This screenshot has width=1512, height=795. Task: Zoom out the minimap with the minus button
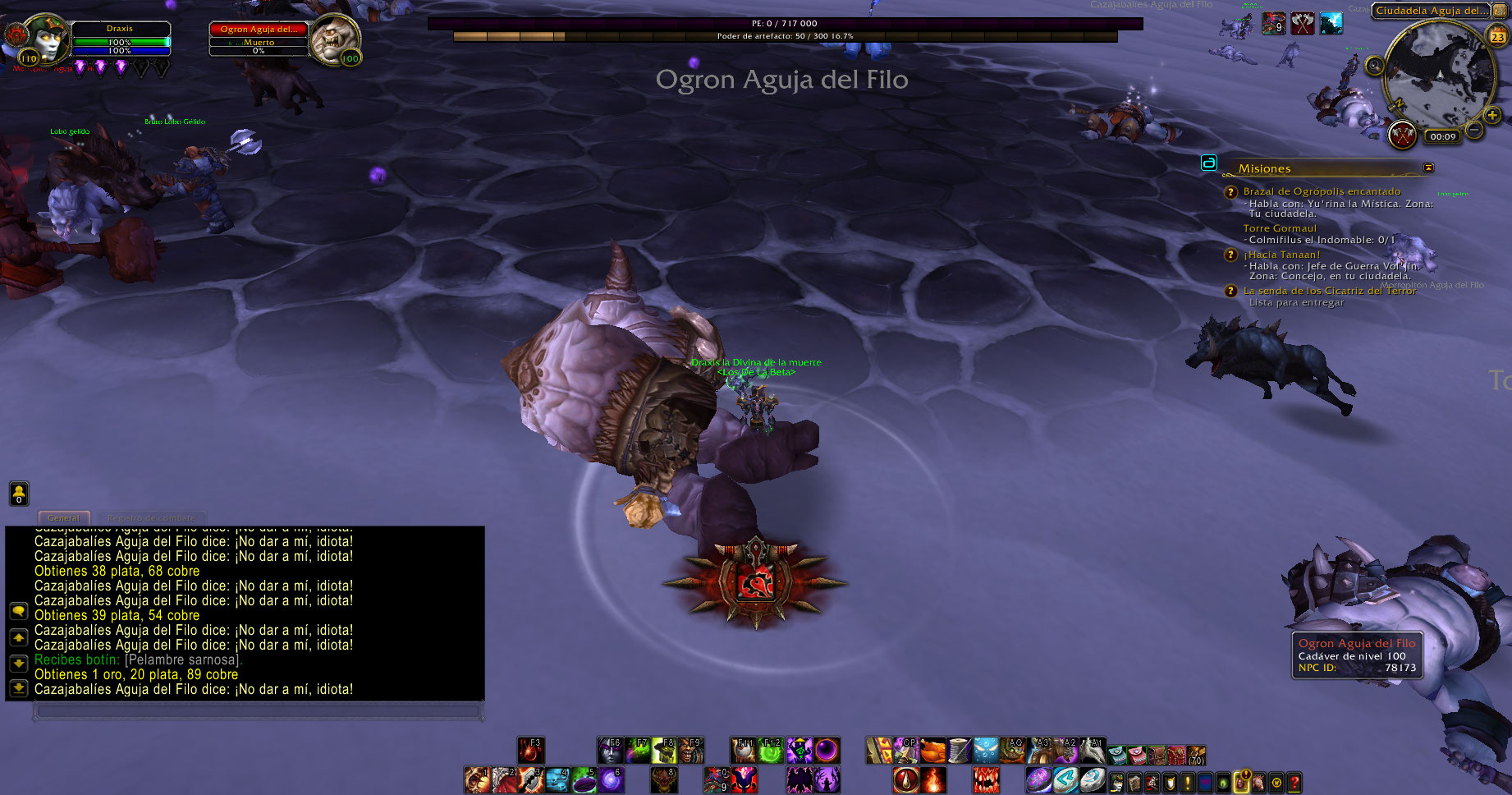click(1474, 130)
